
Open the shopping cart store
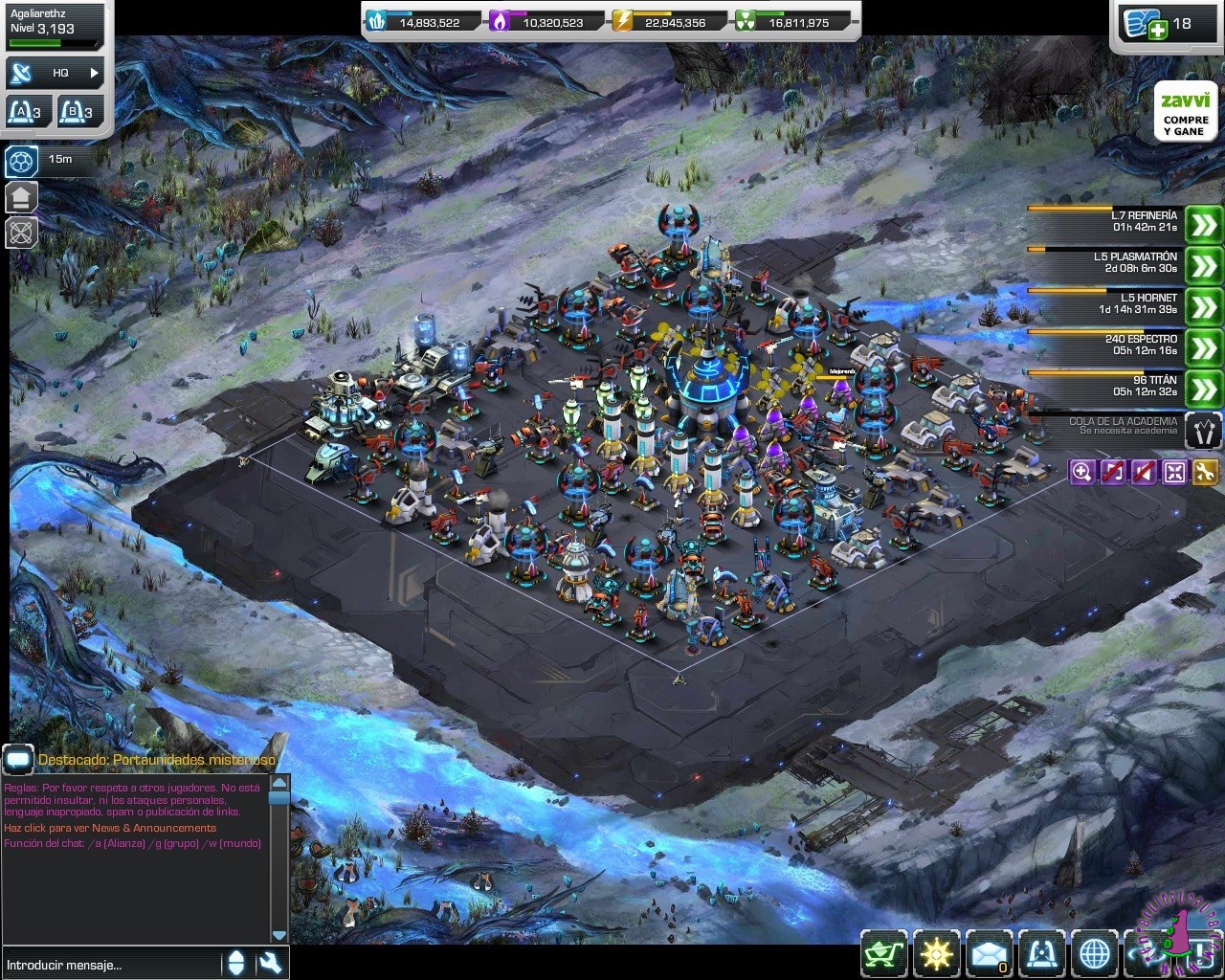click(x=883, y=953)
